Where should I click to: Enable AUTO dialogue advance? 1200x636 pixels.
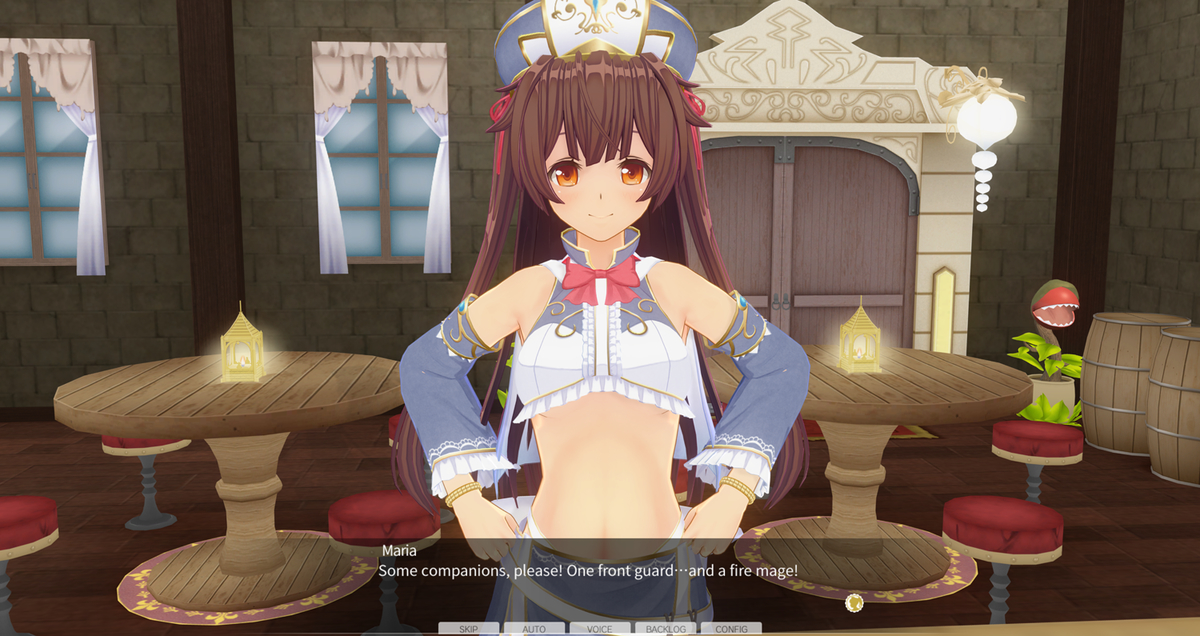534,629
